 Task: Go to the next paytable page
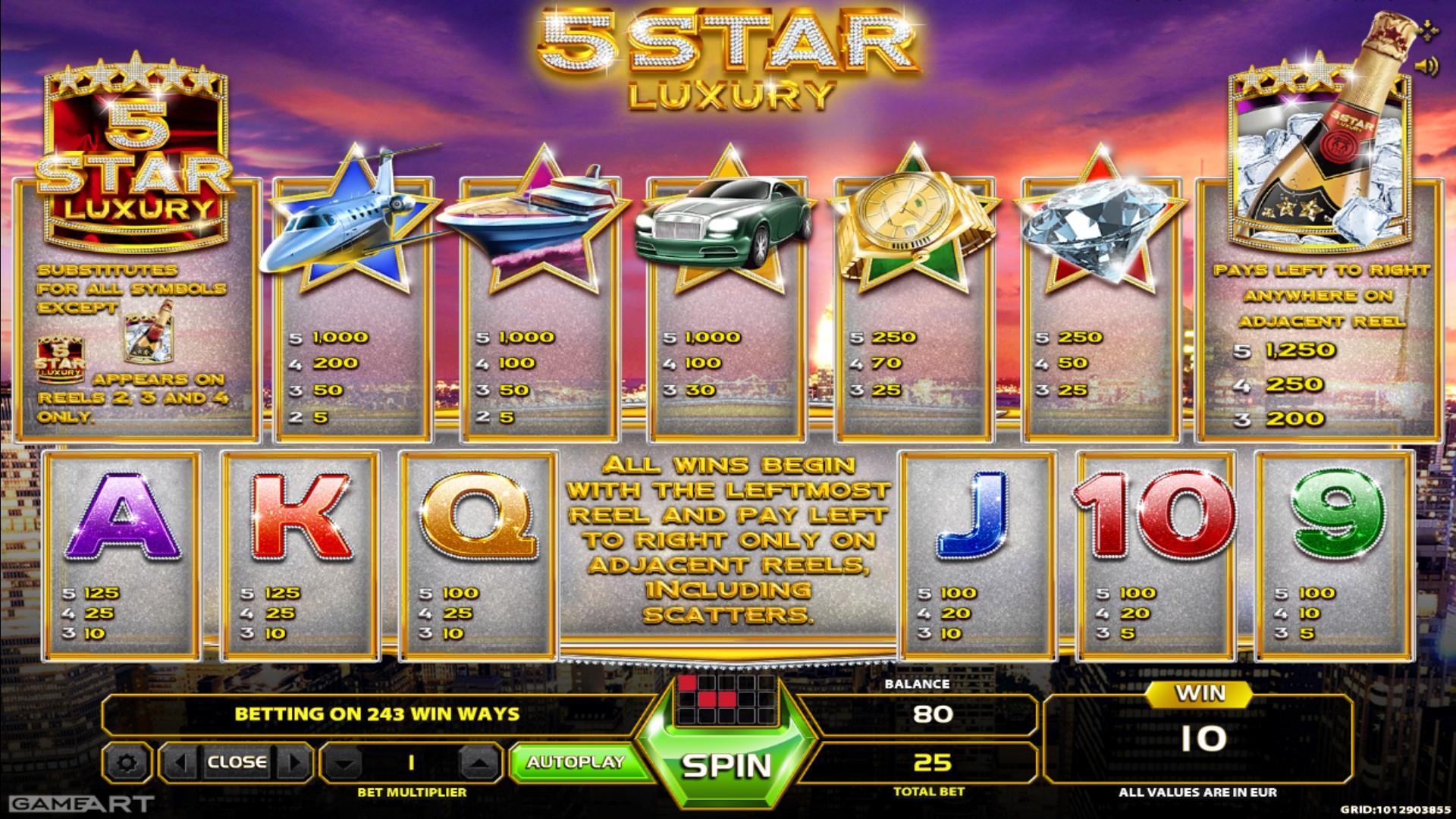(295, 762)
